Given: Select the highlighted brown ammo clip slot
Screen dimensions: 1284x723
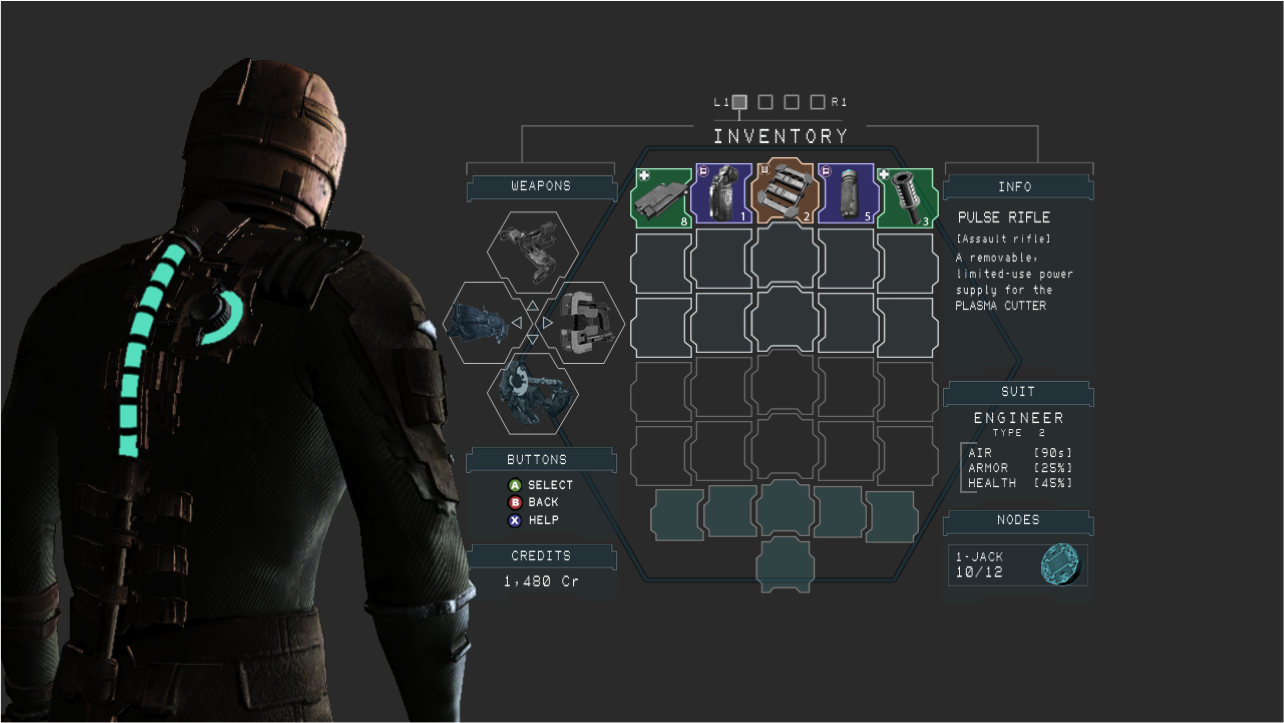Looking at the screenshot, I should [x=785, y=191].
